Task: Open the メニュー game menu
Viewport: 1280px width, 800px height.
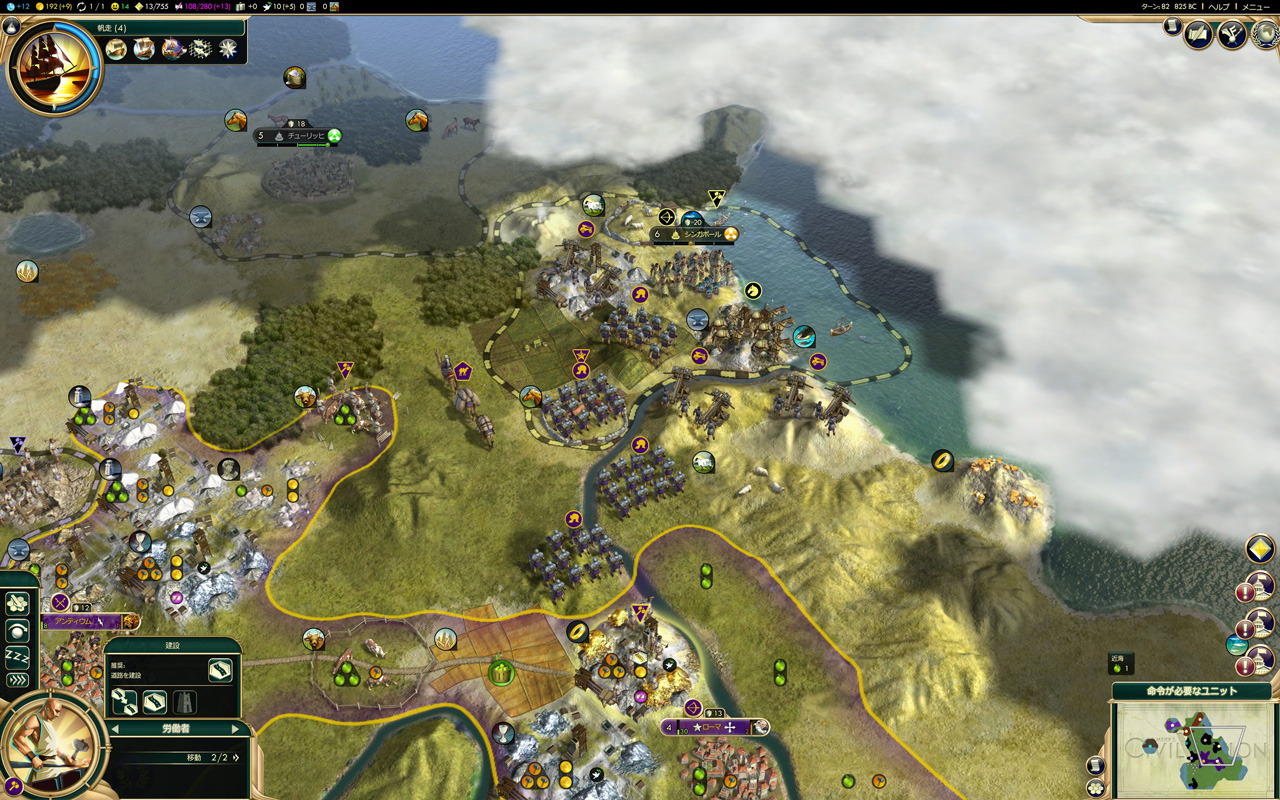Action: coord(1255,7)
